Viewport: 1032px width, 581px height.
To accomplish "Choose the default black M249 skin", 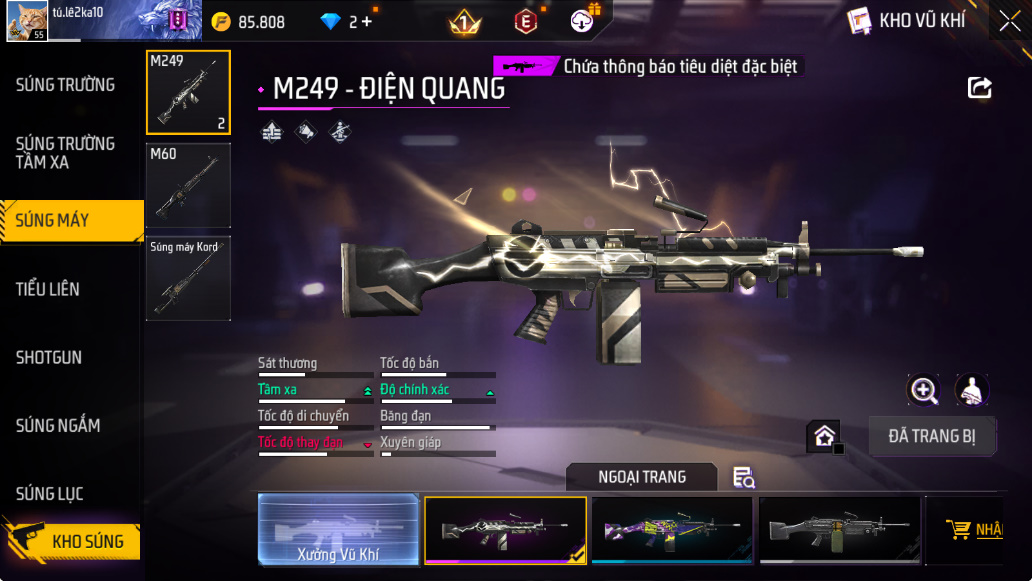I will tap(839, 529).
